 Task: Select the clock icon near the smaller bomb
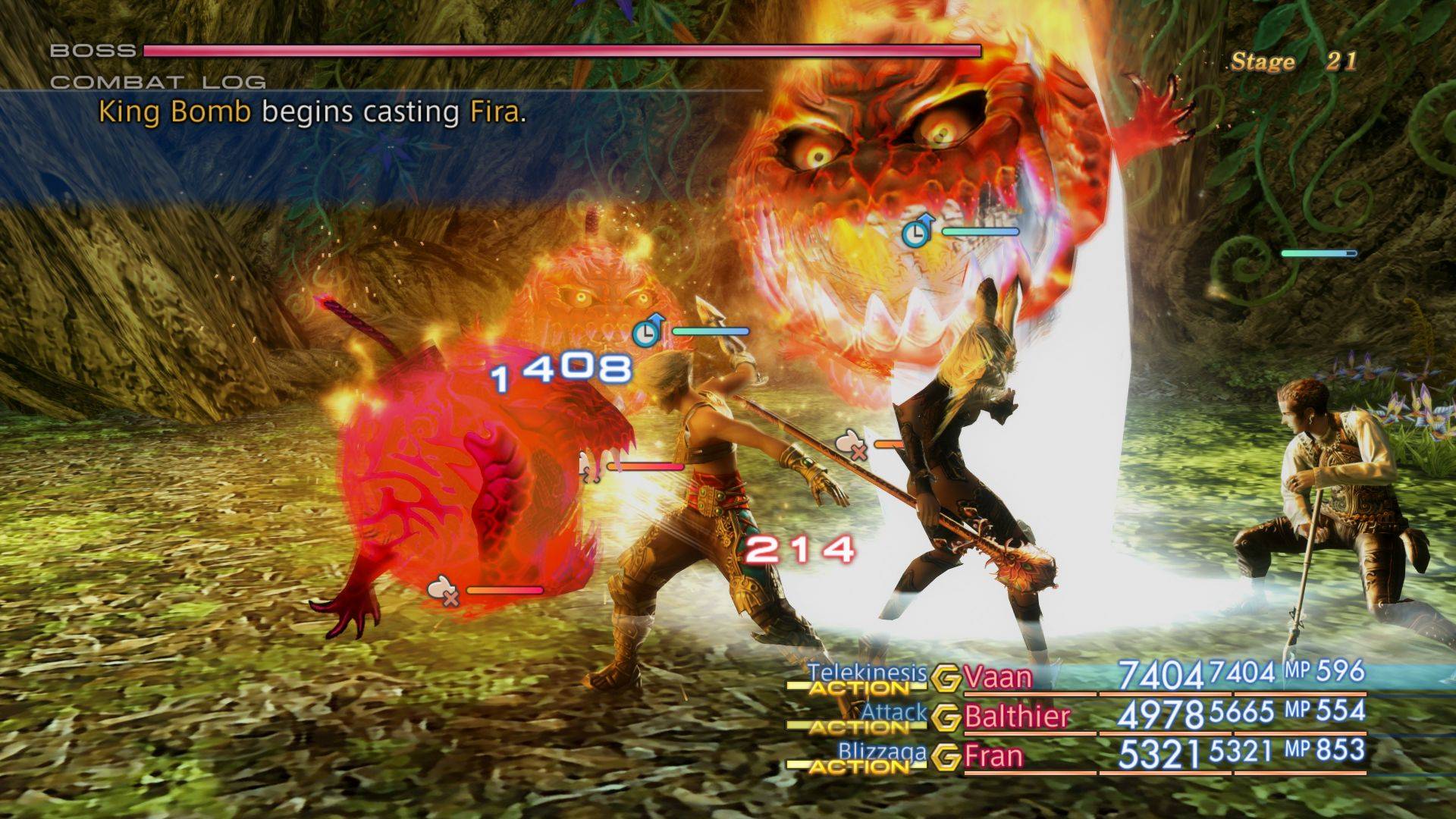coord(645,331)
